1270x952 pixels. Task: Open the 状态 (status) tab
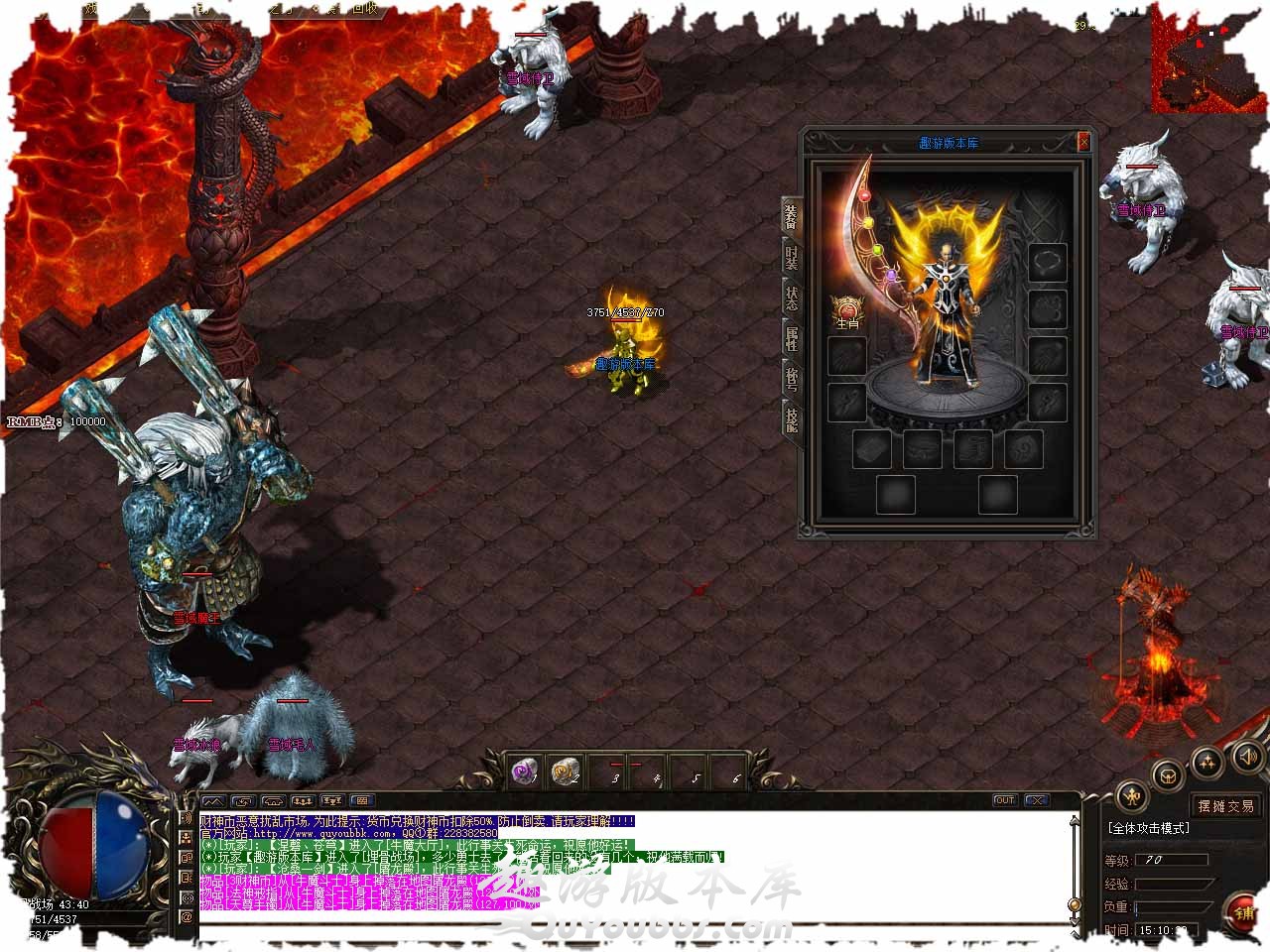791,297
